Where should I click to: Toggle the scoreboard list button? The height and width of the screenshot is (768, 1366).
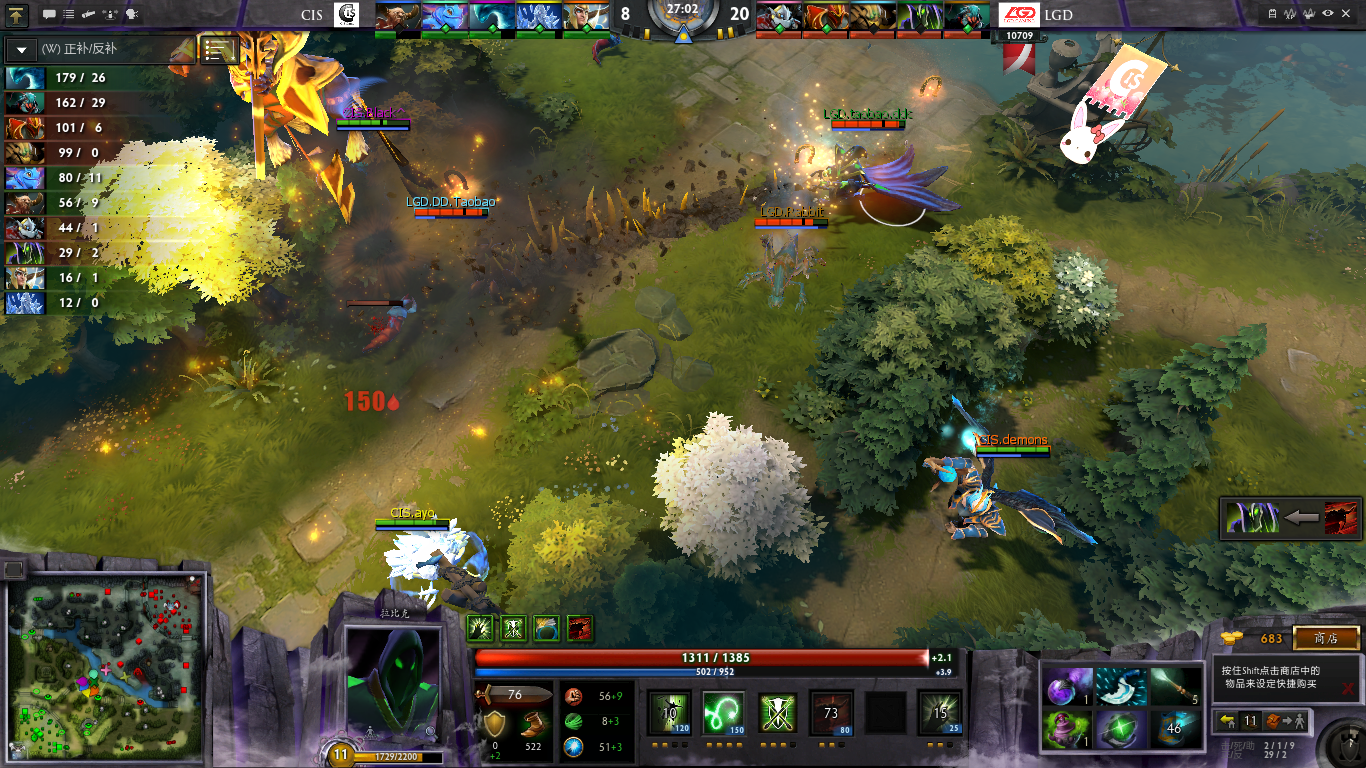(219, 50)
